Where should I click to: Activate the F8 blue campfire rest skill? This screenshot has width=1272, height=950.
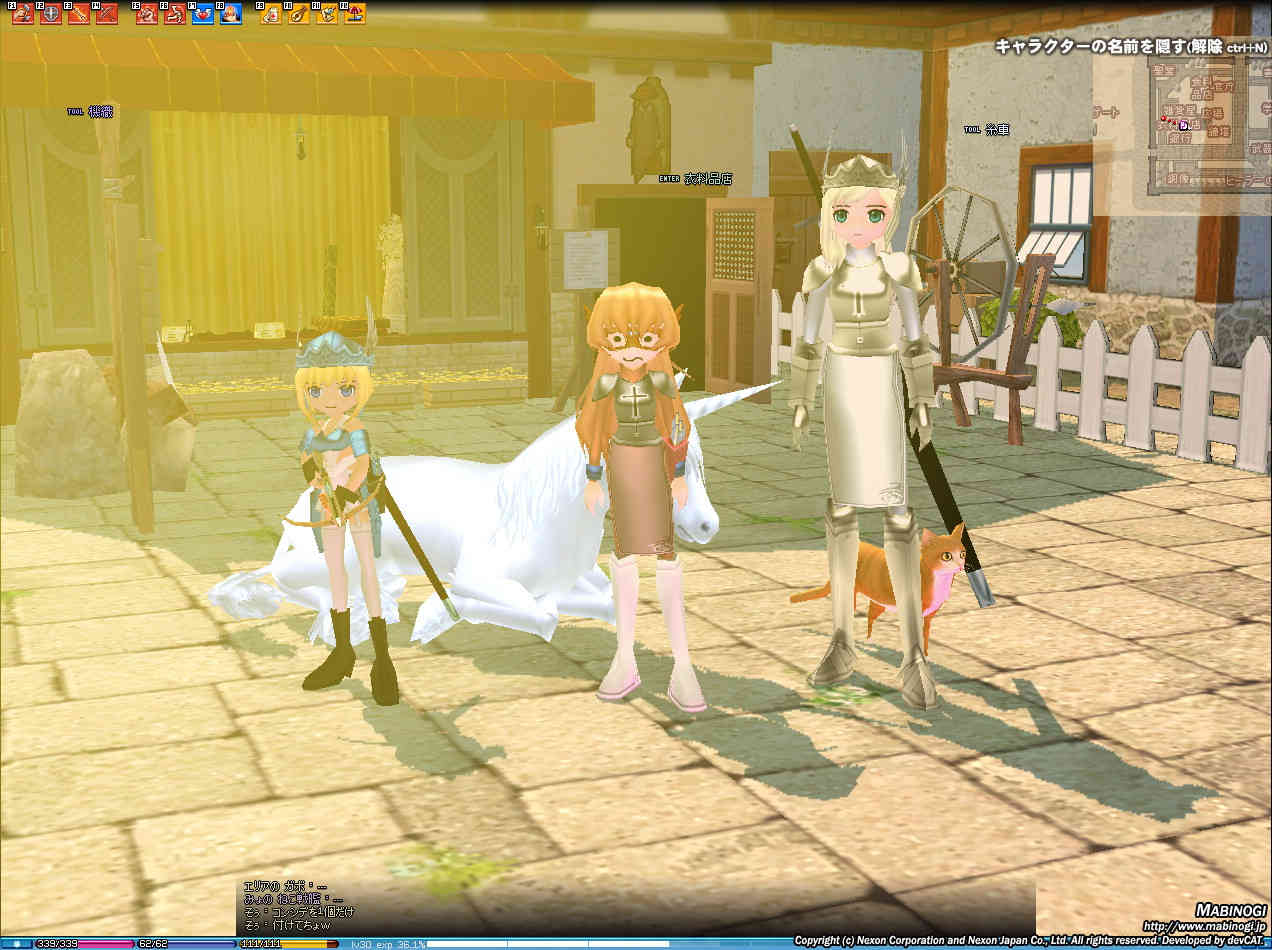231,14
